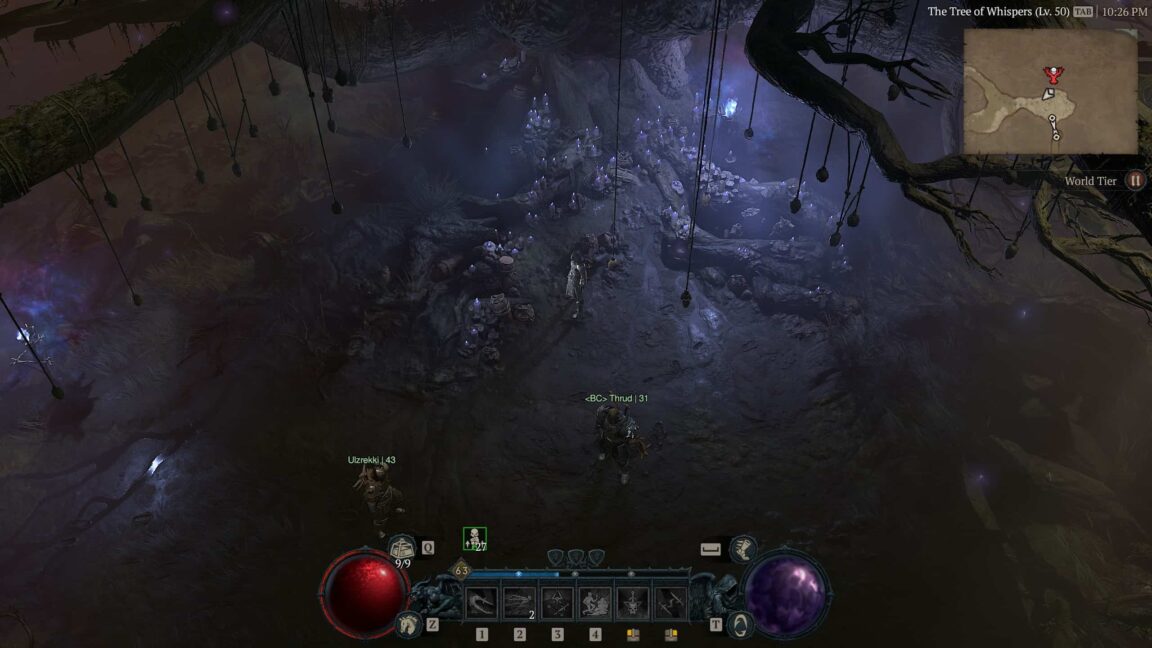The height and width of the screenshot is (648, 1152).
Task: Activate the last skill slot with lightning
Action: tap(670, 602)
